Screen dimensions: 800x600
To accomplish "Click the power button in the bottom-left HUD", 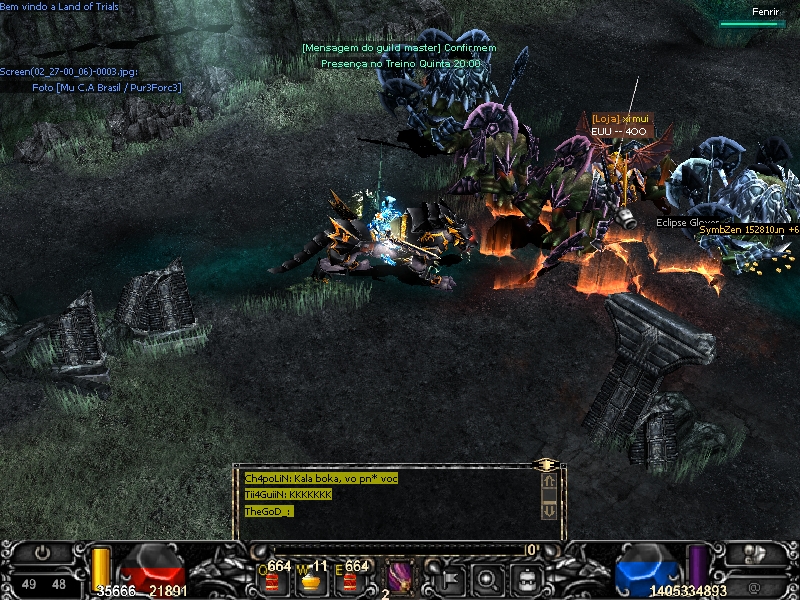I will coord(41,552).
